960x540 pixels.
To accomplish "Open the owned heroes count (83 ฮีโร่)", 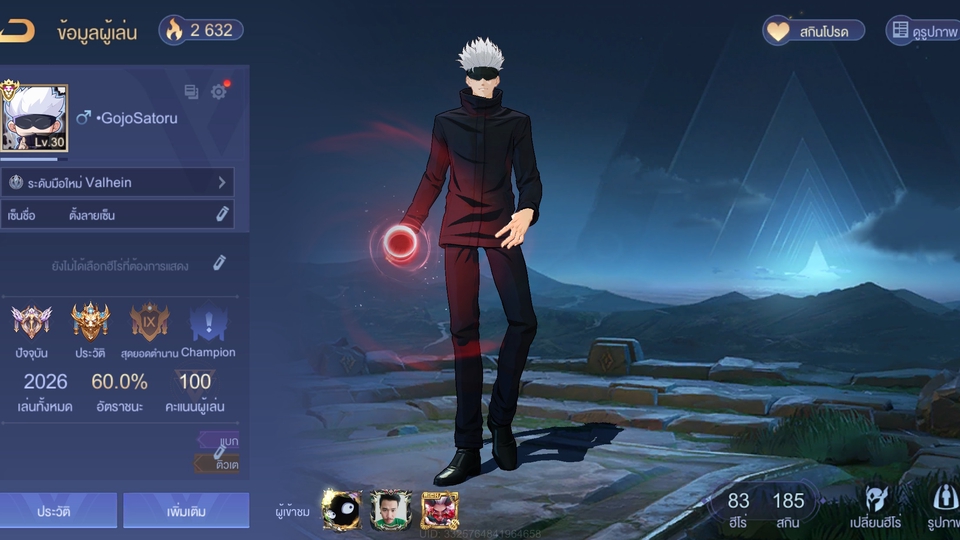I will (x=738, y=508).
